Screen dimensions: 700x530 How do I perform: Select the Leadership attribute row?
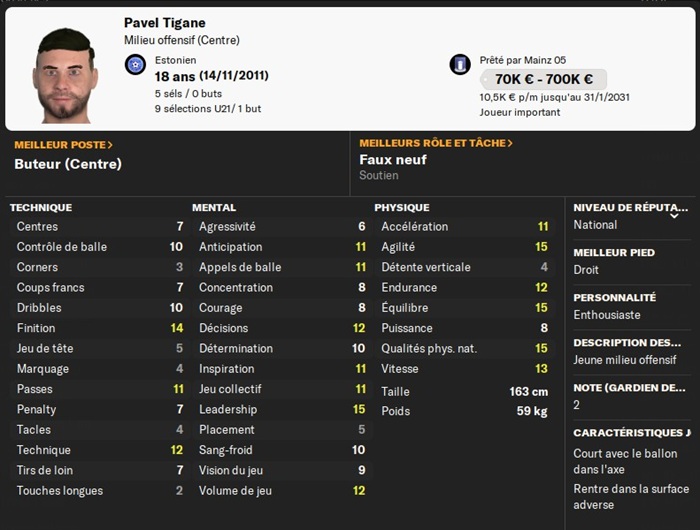[282, 409]
